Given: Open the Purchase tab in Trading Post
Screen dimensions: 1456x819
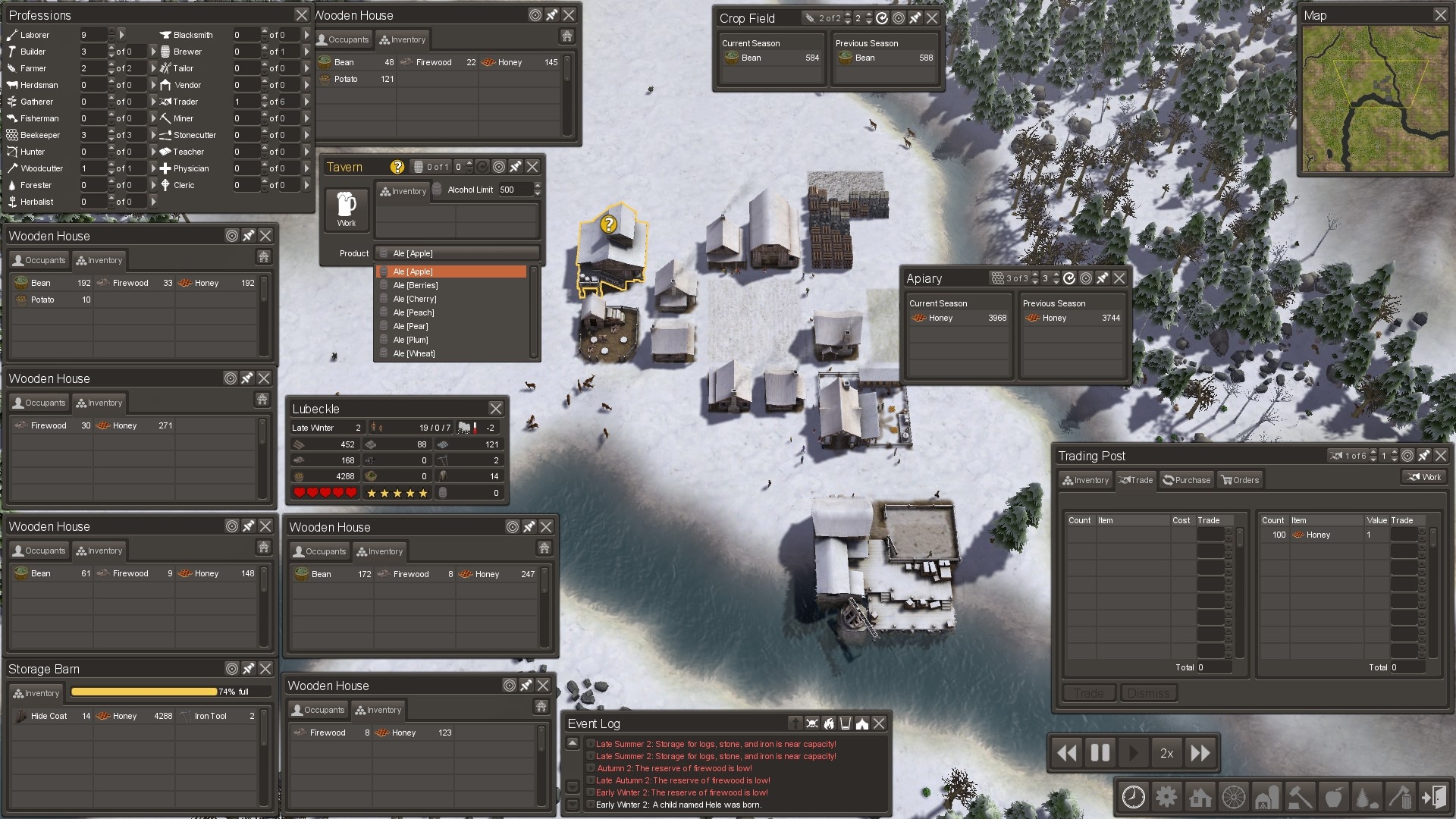Looking at the screenshot, I should pyautogui.click(x=1187, y=480).
